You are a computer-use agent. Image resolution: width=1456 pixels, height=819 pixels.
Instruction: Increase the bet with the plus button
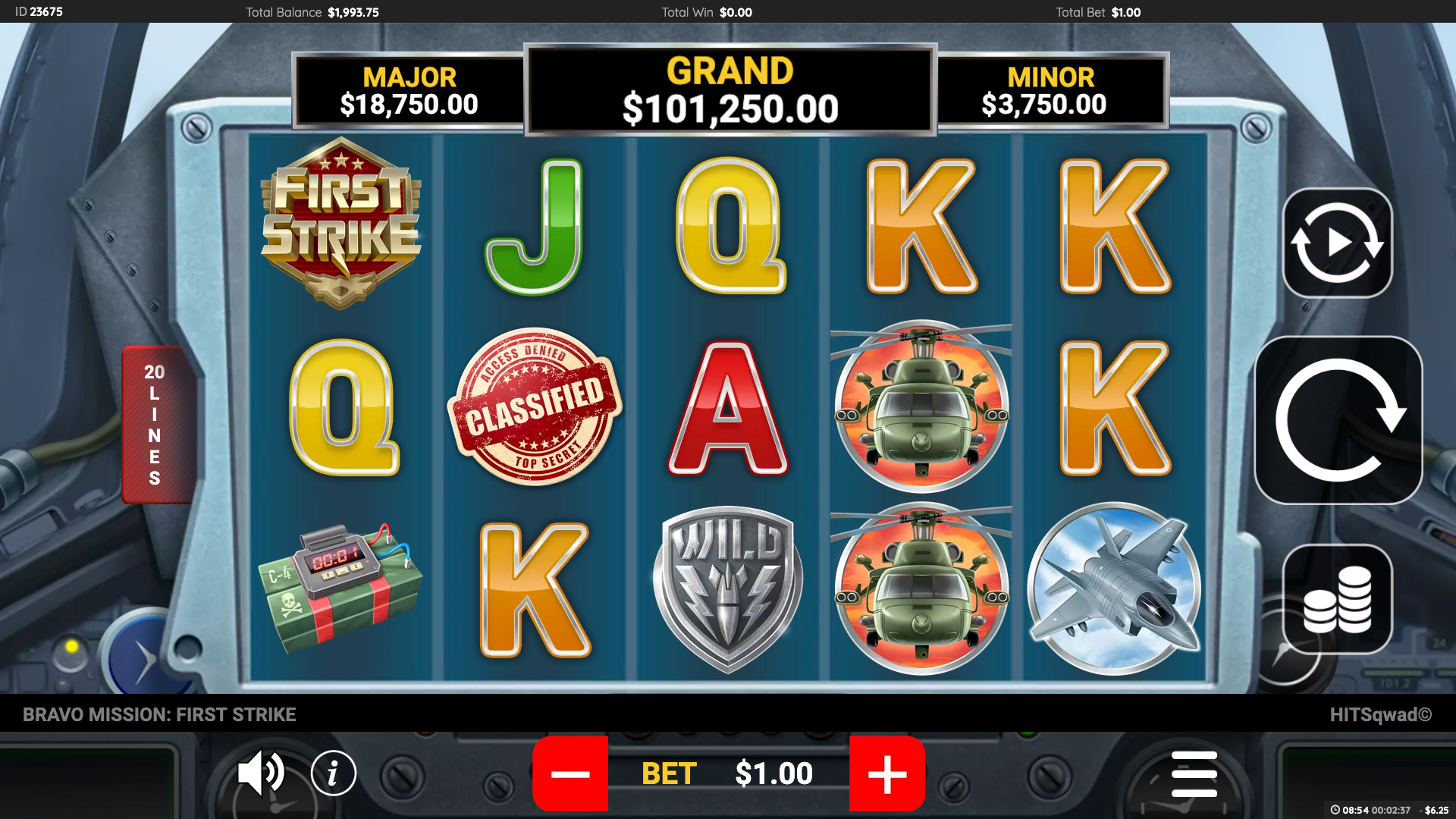[887, 774]
